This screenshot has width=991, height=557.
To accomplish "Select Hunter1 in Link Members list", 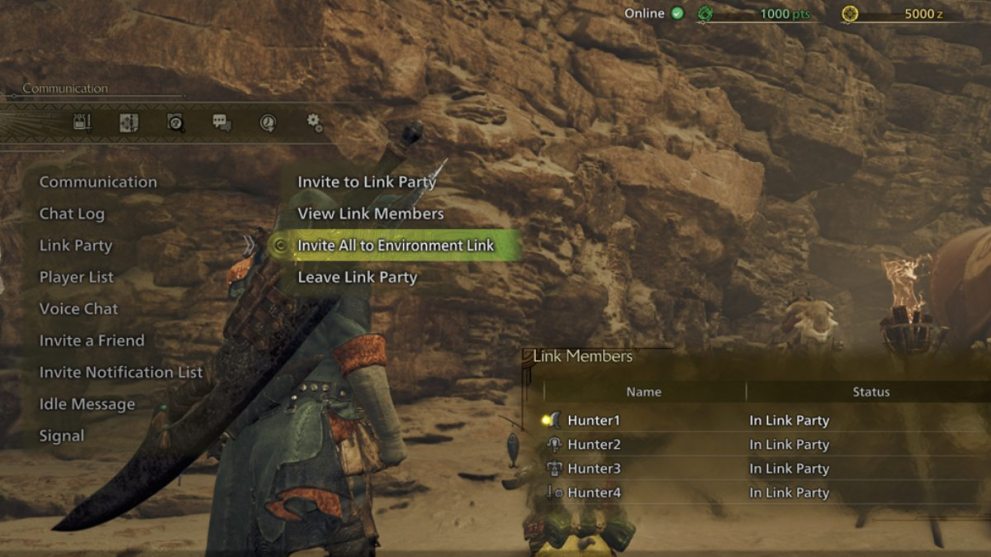I will point(595,421).
